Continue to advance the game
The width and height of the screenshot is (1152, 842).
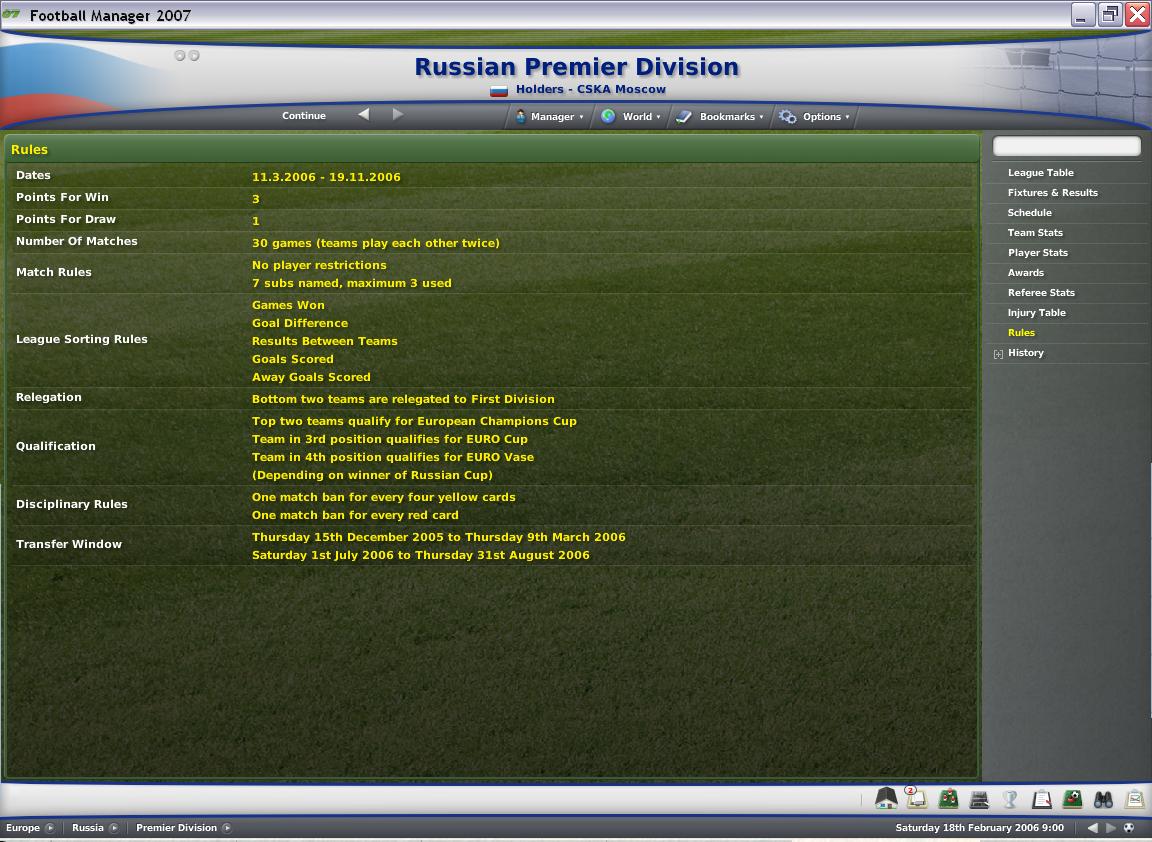(x=303, y=116)
